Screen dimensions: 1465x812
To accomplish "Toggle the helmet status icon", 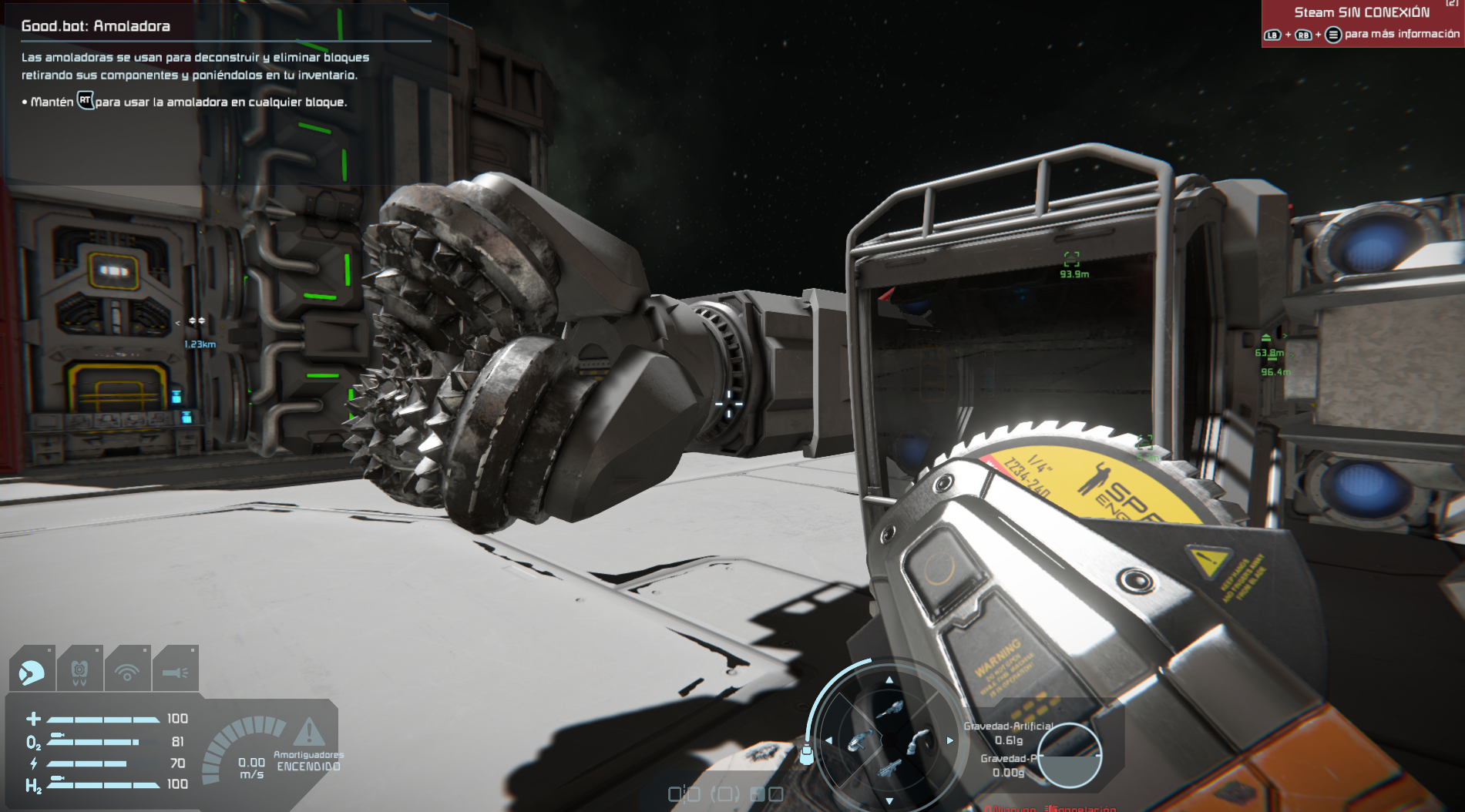I will tap(32, 673).
